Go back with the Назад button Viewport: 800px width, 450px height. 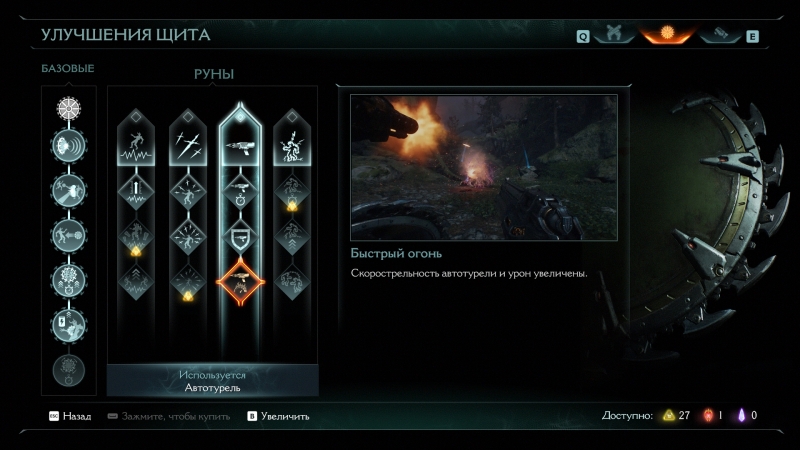[70, 416]
